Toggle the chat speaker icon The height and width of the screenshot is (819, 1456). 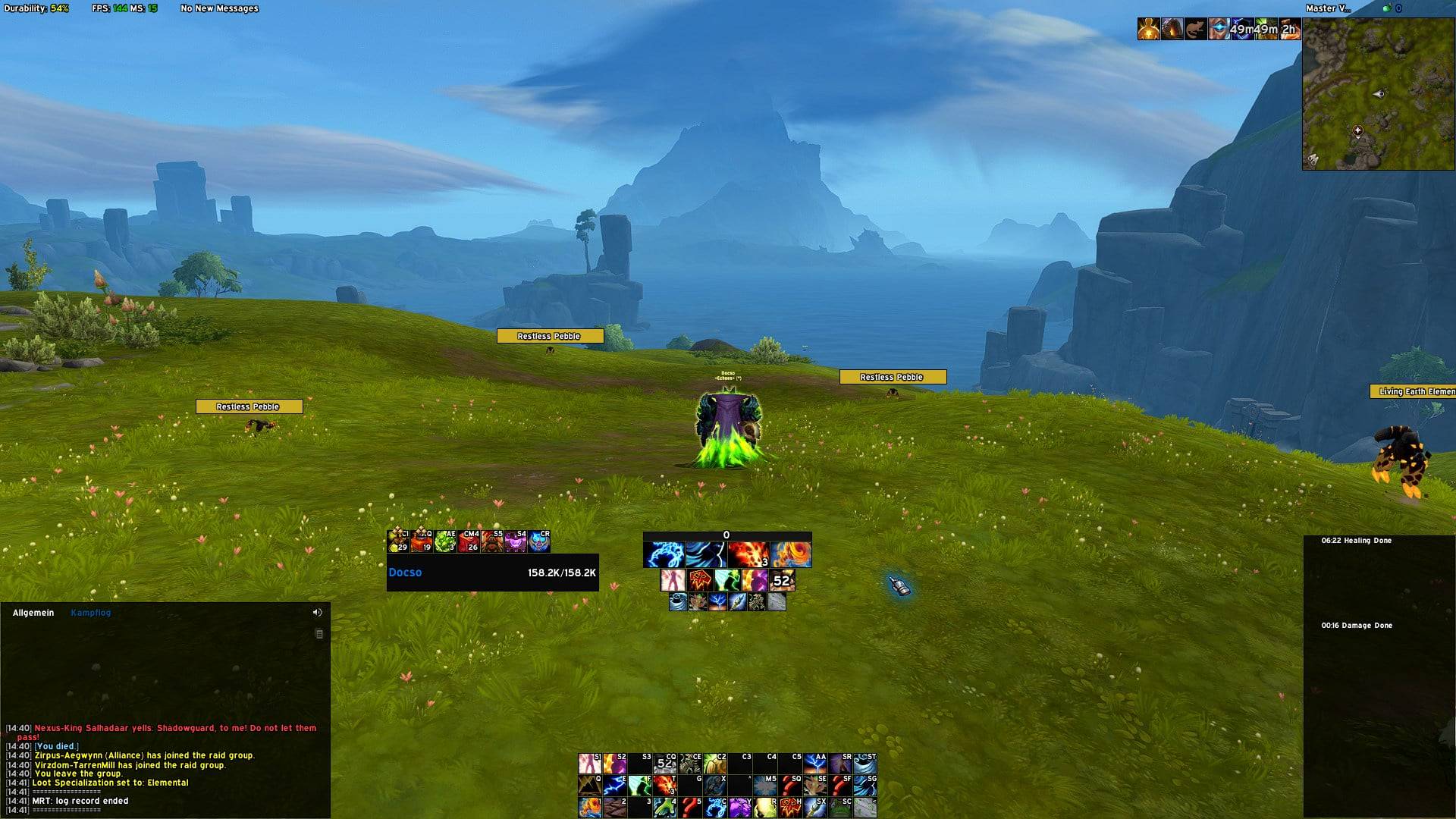coord(317,613)
